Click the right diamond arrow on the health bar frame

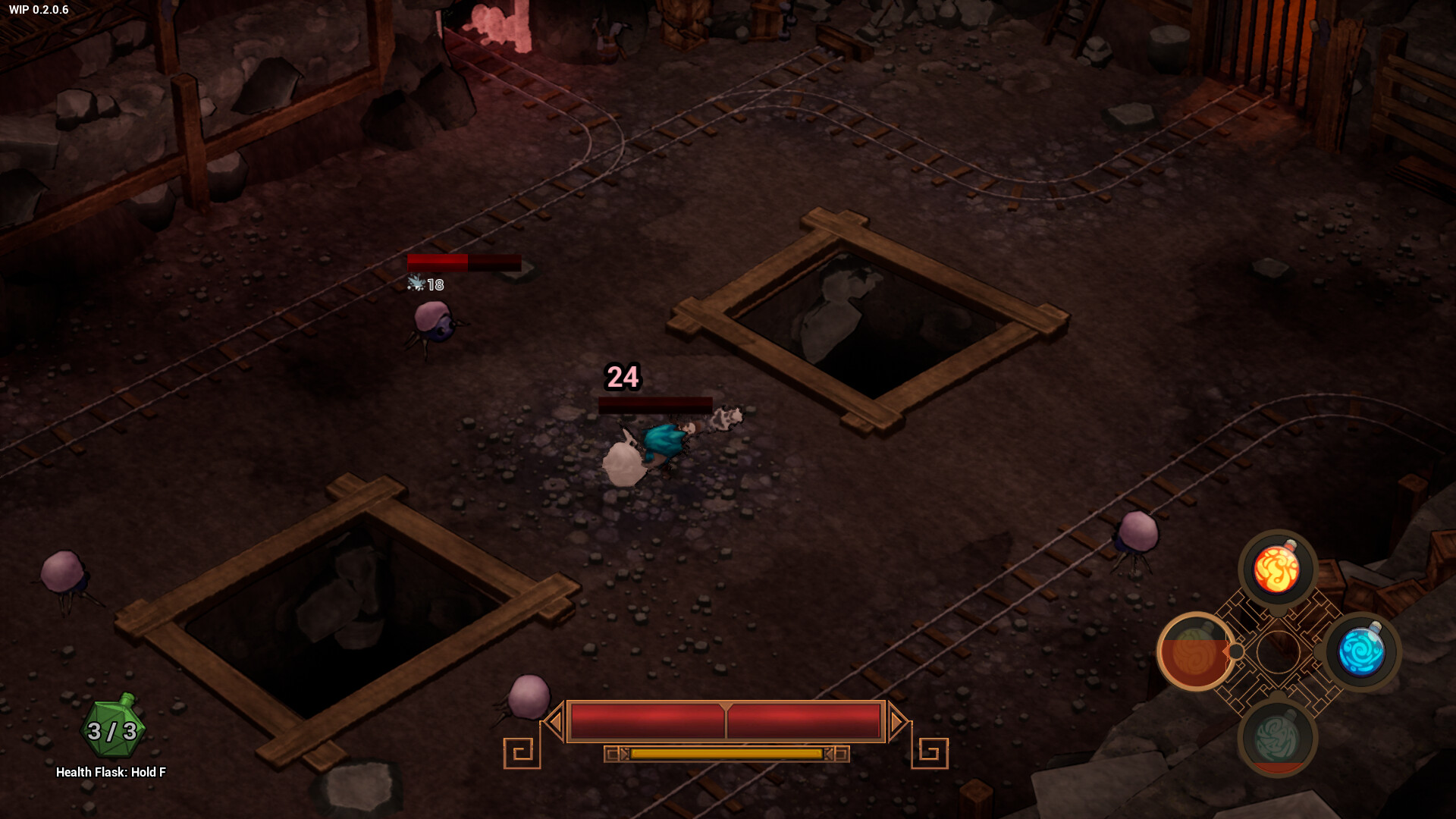pyautogui.click(x=899, y=721)
